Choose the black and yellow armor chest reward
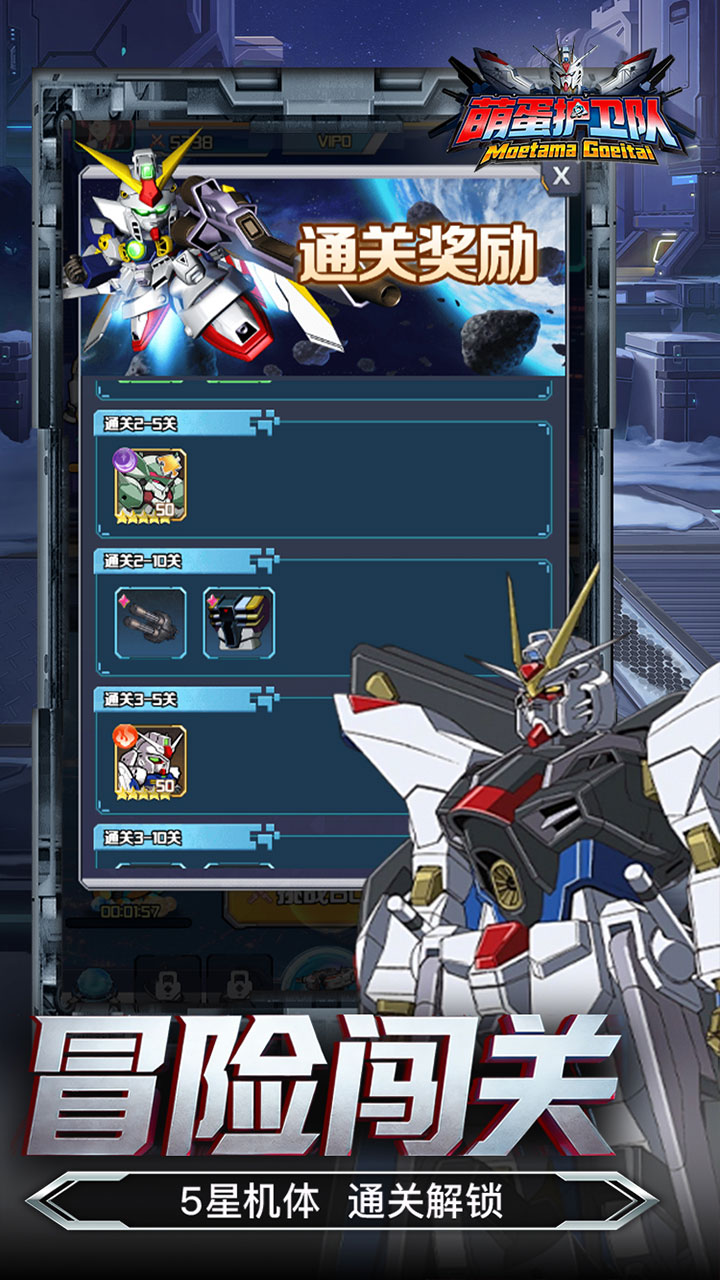Screen dimensions: 720x1280 tap(239, 623)
